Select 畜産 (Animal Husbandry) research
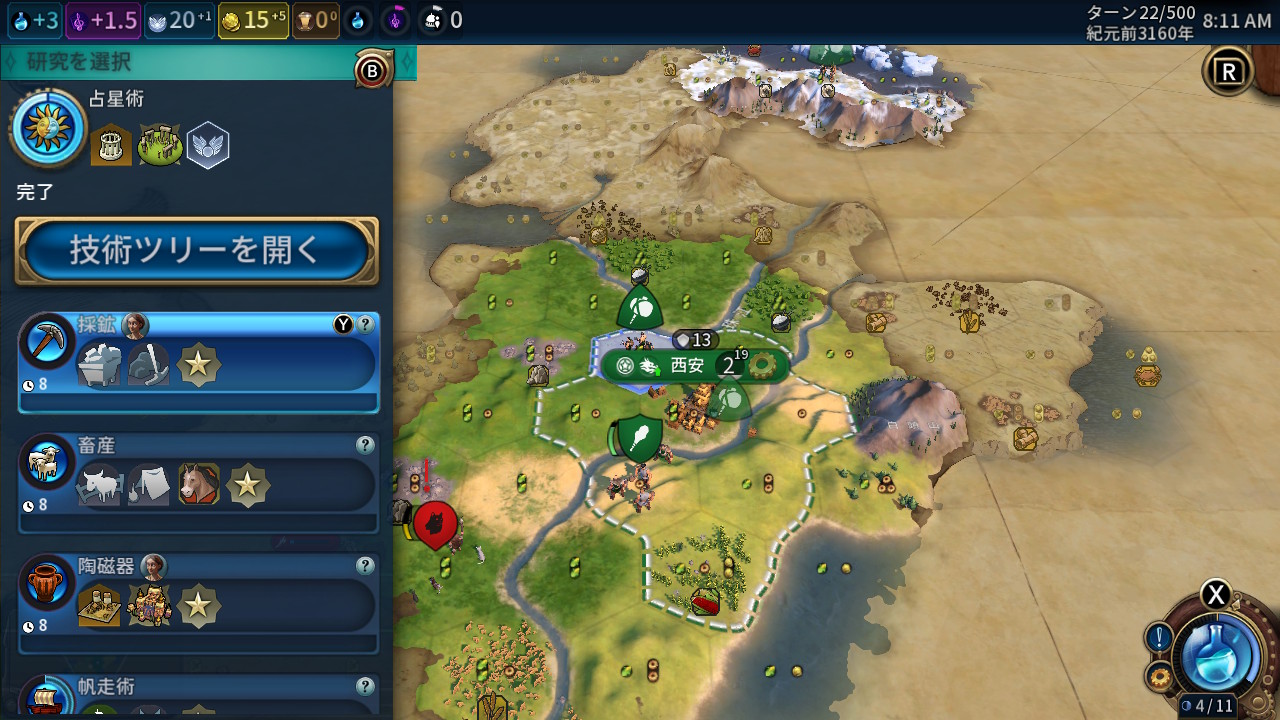The width and height of the screenshot is (1280, 720). coord(200,483)
